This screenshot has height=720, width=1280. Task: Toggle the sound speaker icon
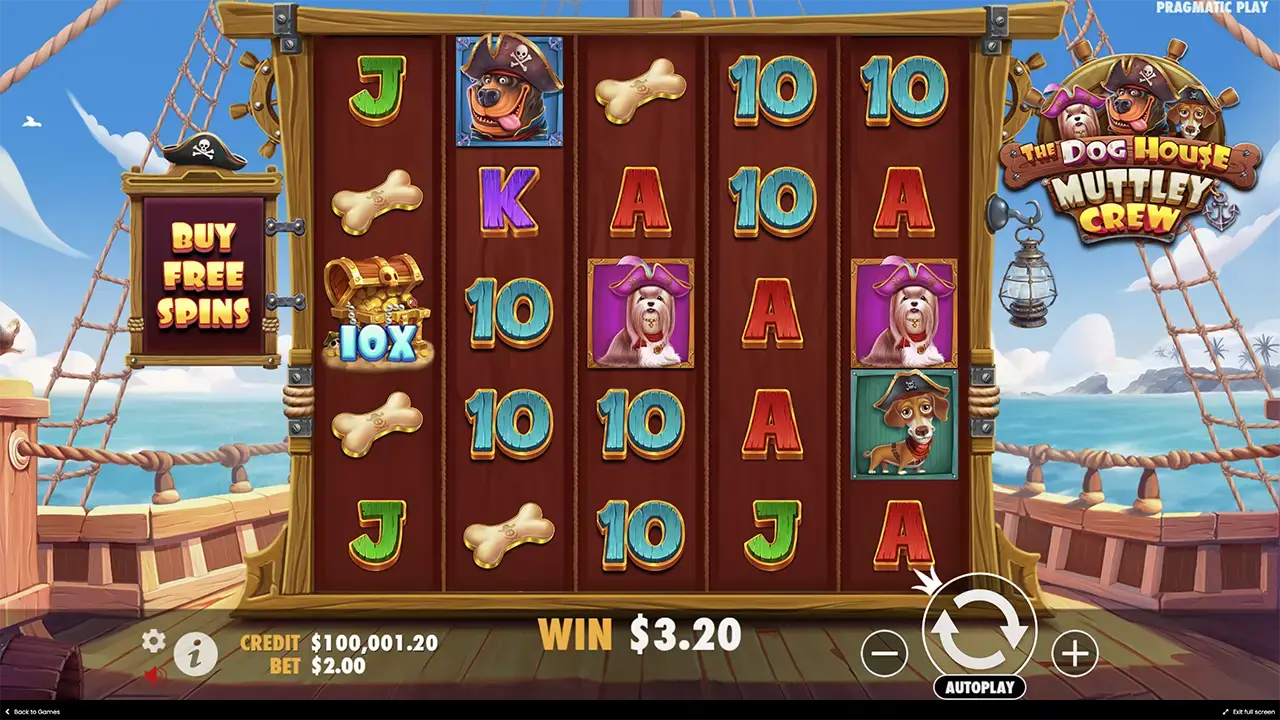pos(153,676)
